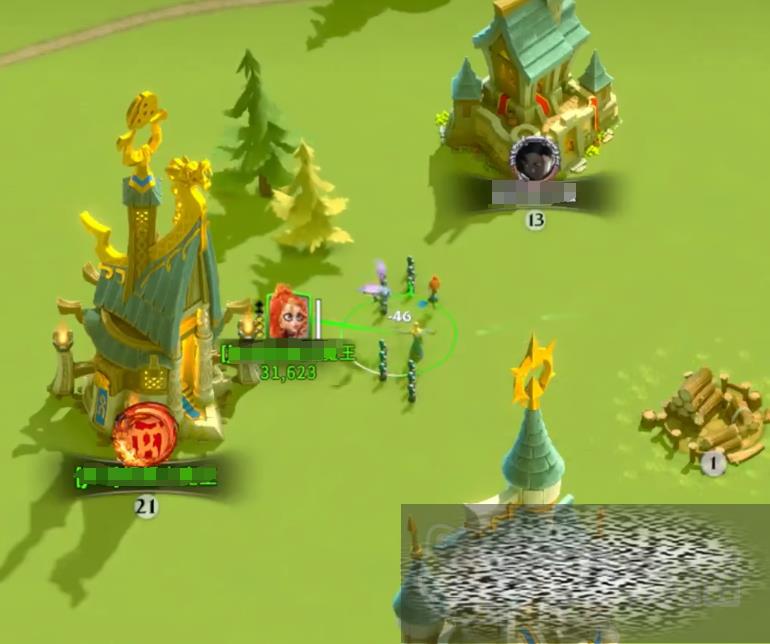Open the dark avatar badge above level 13
770x644 pixels.
point(532,158)
